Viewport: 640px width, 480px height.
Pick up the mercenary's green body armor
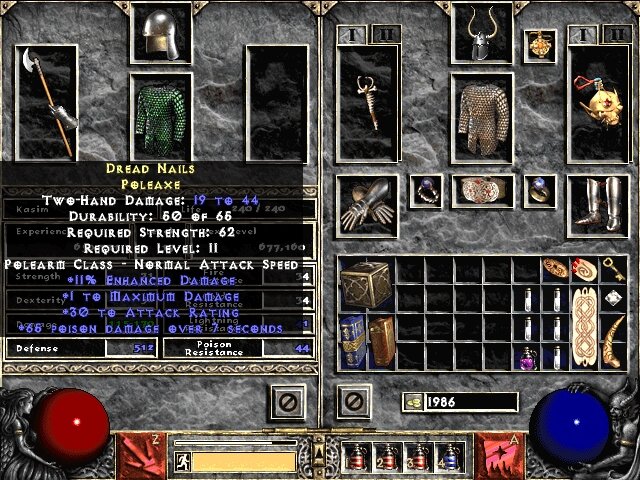click(161, 116)
